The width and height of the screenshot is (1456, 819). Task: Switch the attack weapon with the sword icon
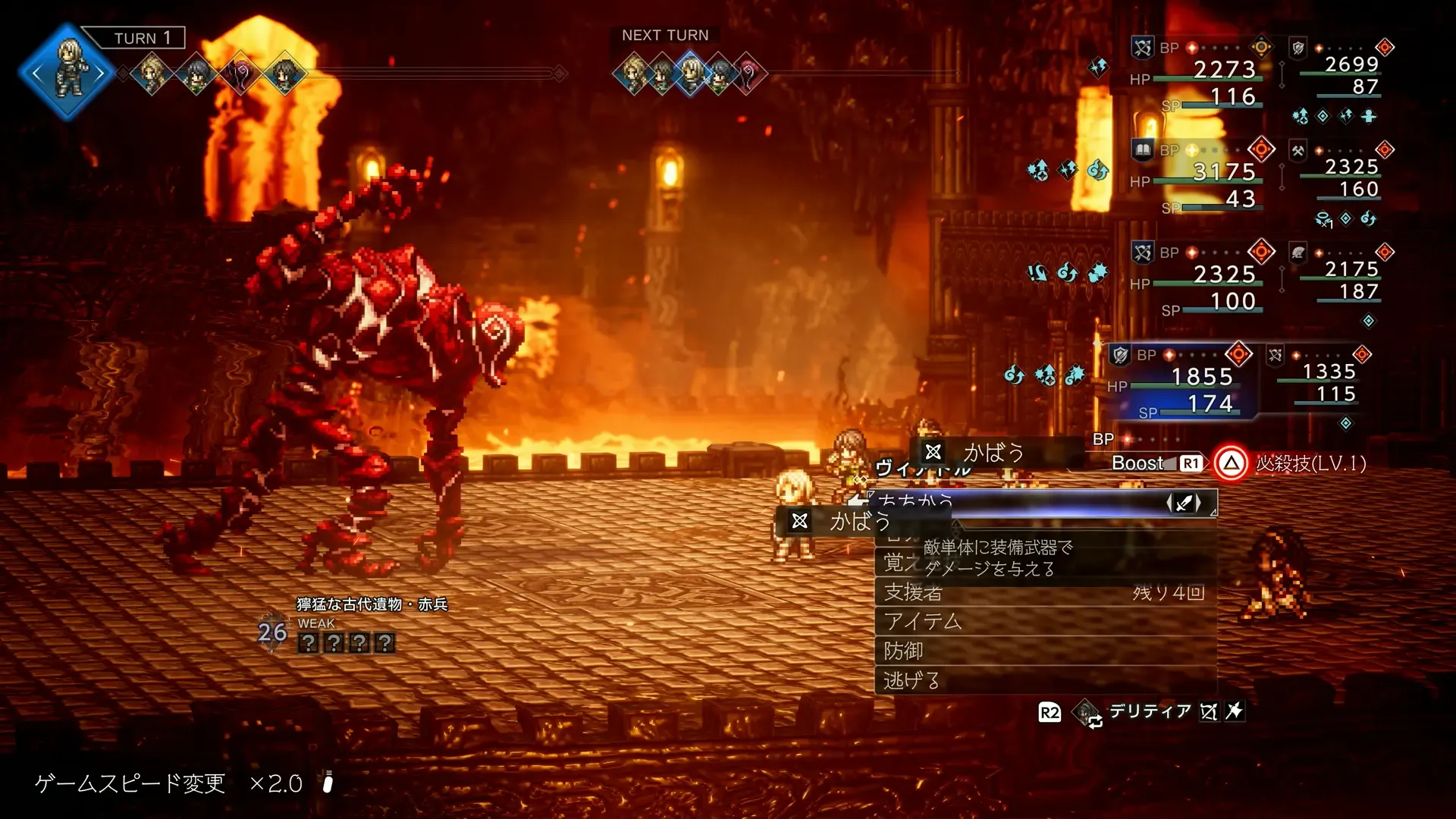click(1183, 503)
